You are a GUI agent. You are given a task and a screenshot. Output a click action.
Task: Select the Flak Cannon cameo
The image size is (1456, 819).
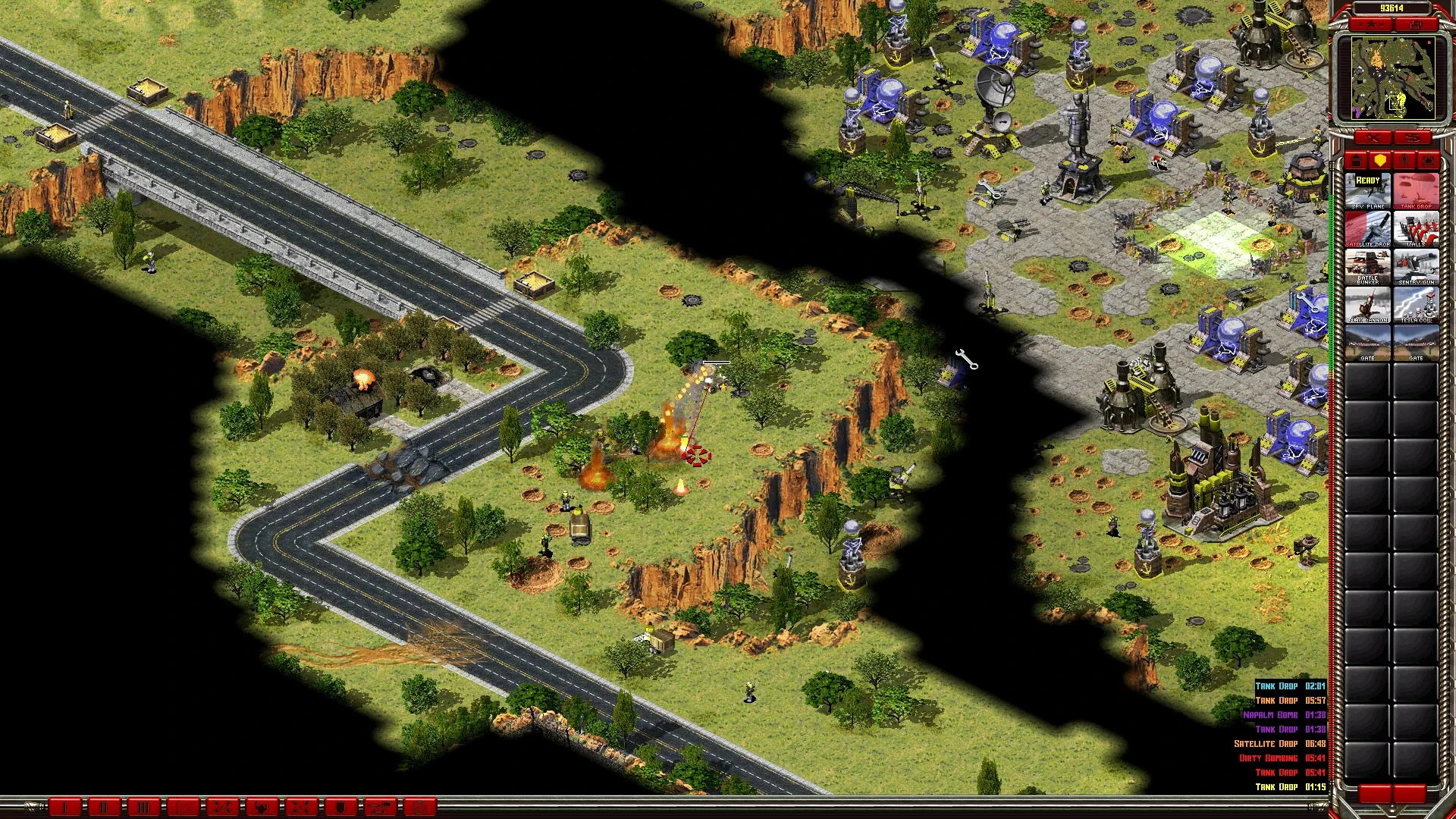click(1367, 304)
